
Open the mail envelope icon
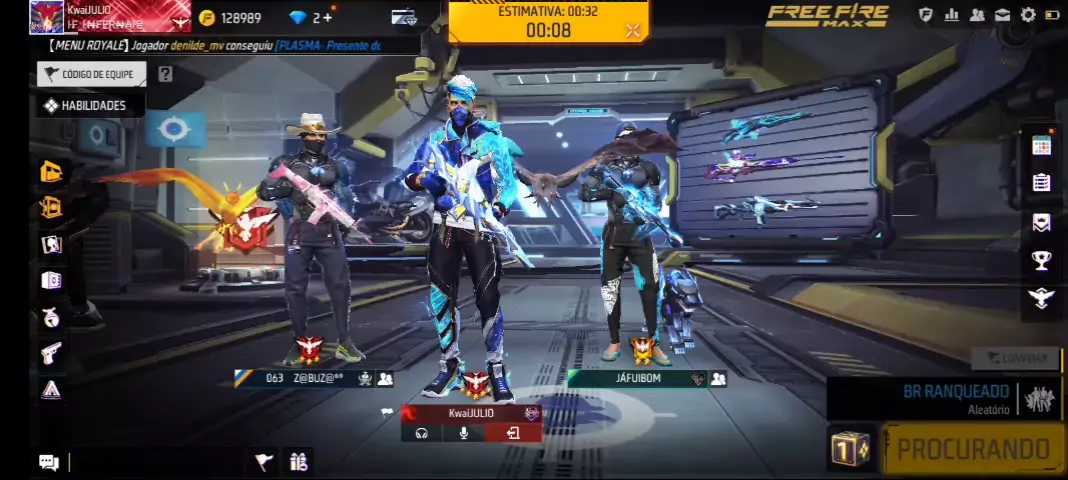[x=1003, y=15]
